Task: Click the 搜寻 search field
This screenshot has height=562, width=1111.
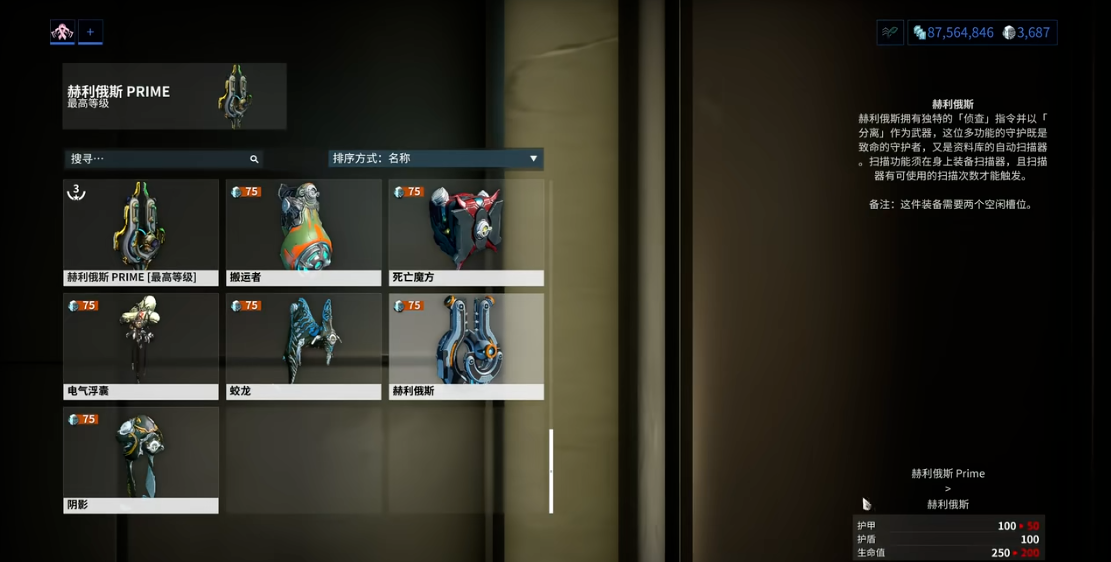Action: [155, 159]
